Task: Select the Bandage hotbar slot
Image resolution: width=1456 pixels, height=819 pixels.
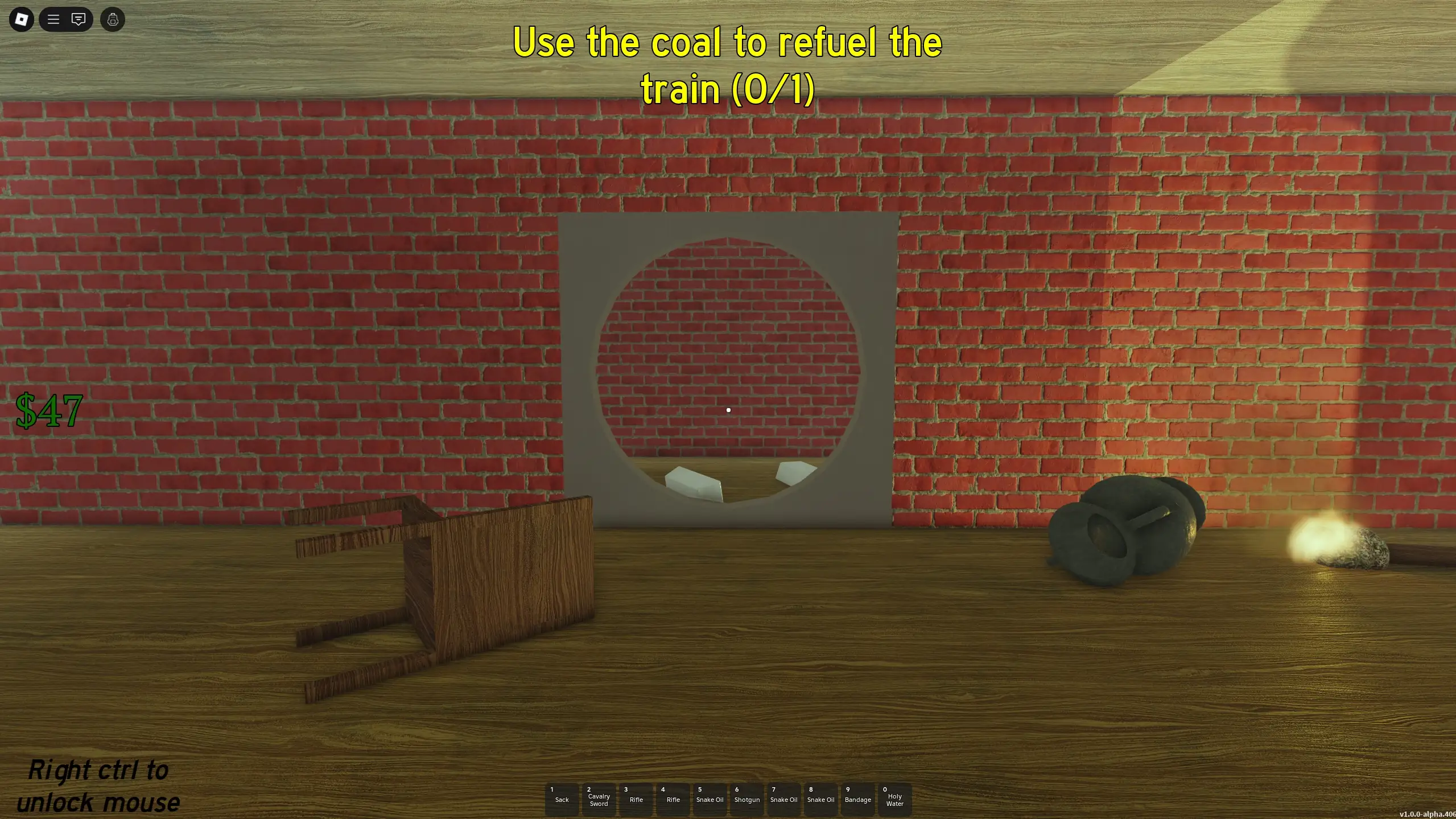Action: [857, 799]
